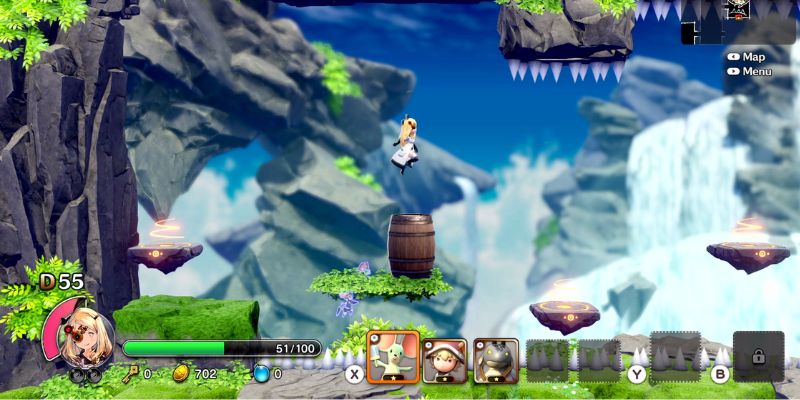The height and width of the screenshot is (400, 800).
Task: Open the Menu label
Action: [x=757, y=71]
